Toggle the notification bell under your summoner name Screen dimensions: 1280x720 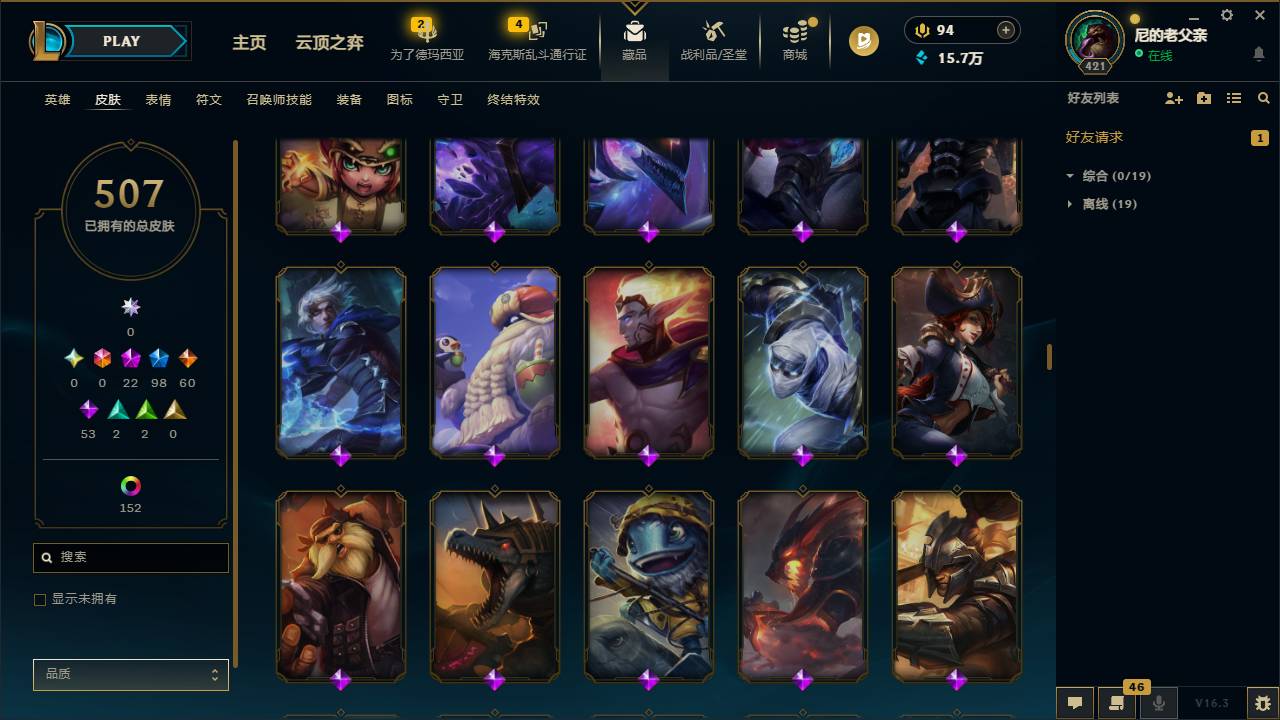pyautogui.click(x=1258, y=53)
